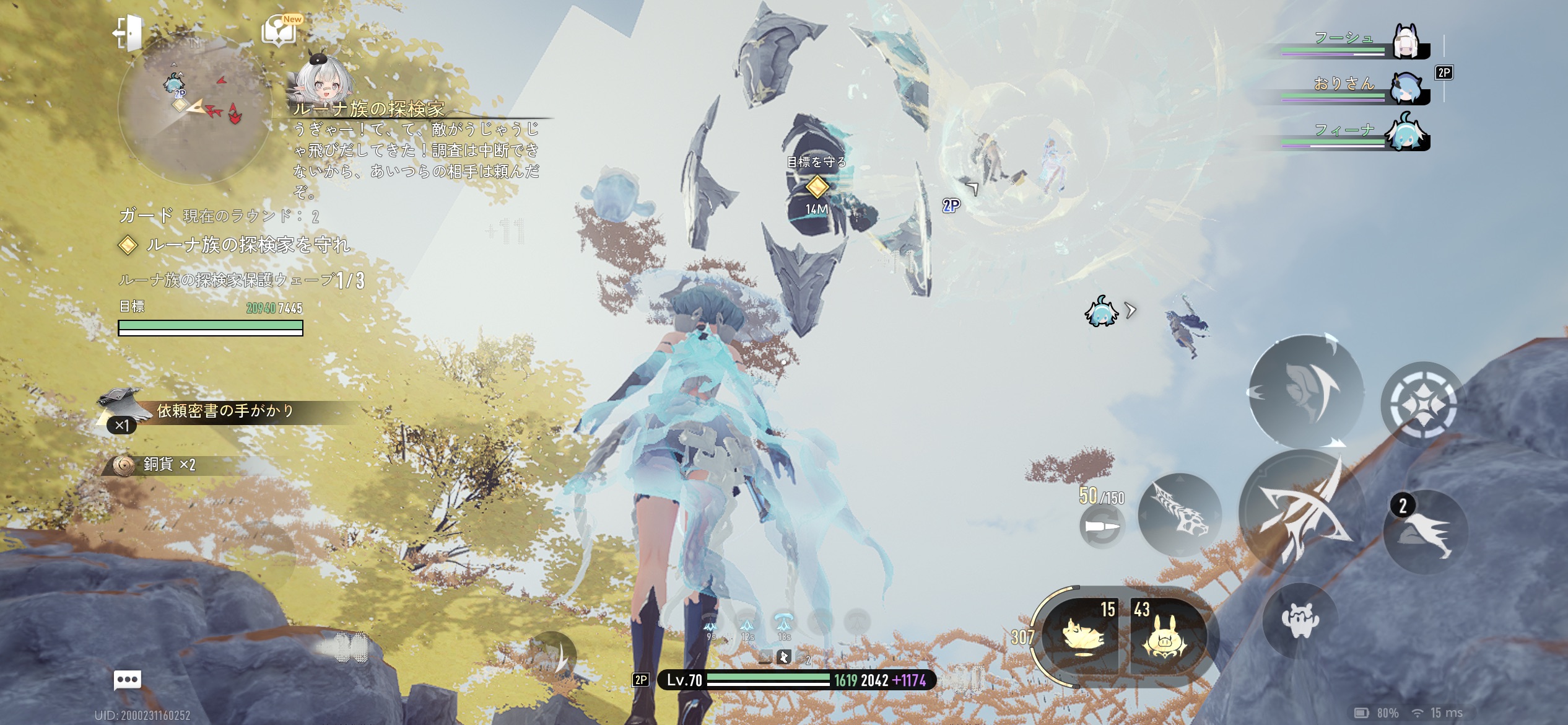Use the winged ultimate skill button

click(x=1305, y=390)
